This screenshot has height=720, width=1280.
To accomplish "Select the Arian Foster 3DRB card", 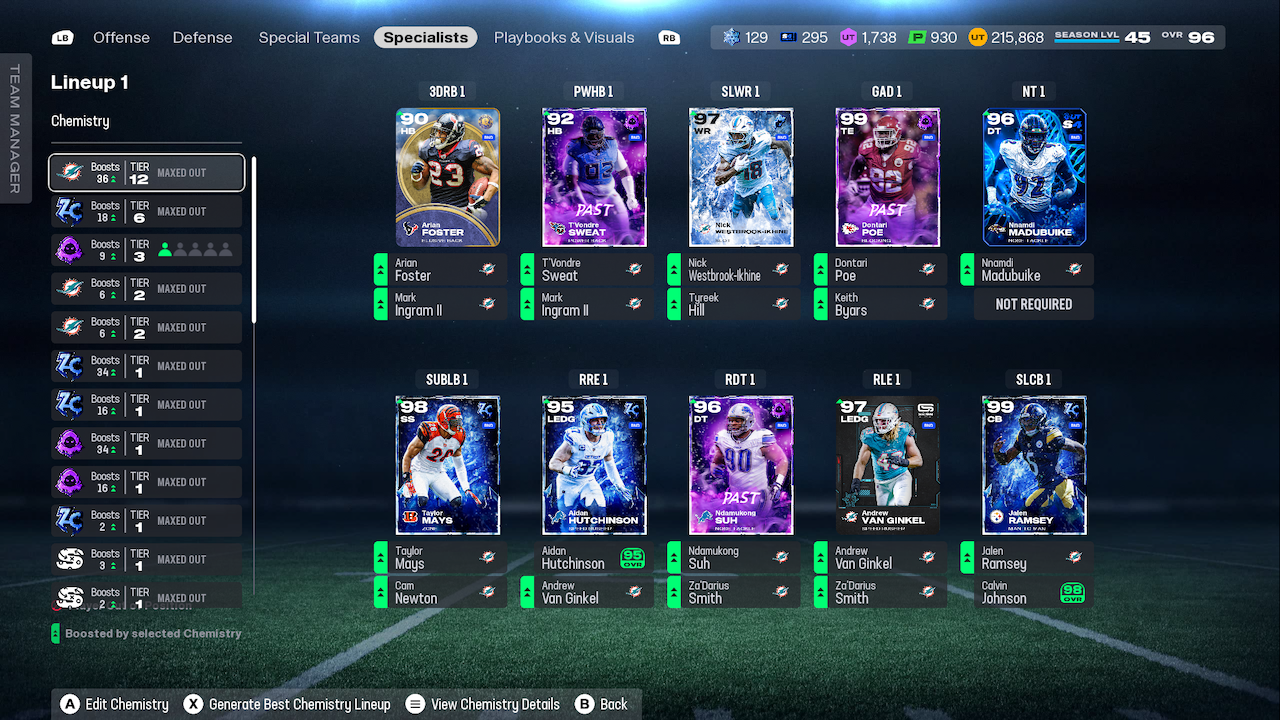I will (447, 177).
